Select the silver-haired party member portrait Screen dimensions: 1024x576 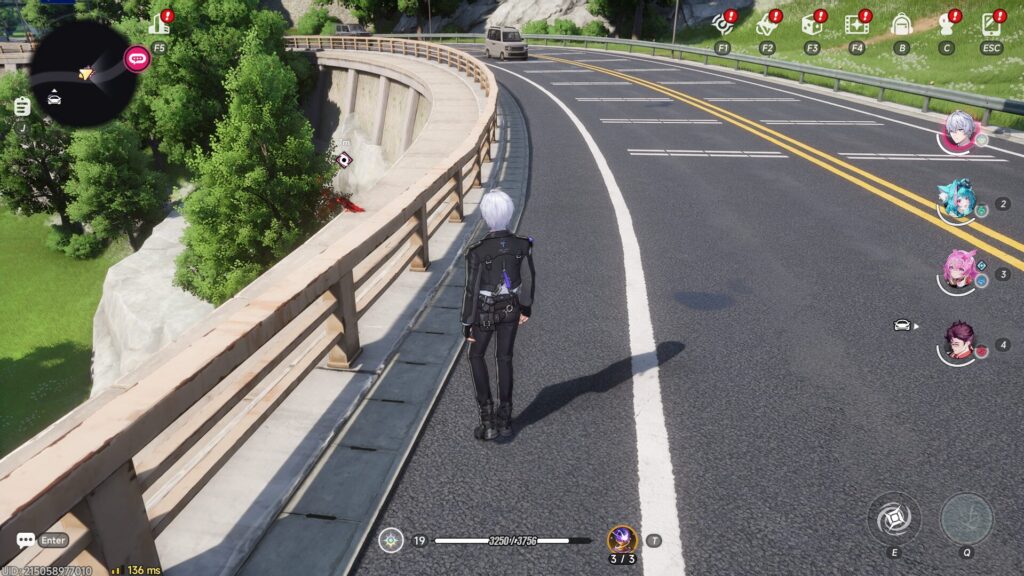pyautogui.click(x=959, y=131)
